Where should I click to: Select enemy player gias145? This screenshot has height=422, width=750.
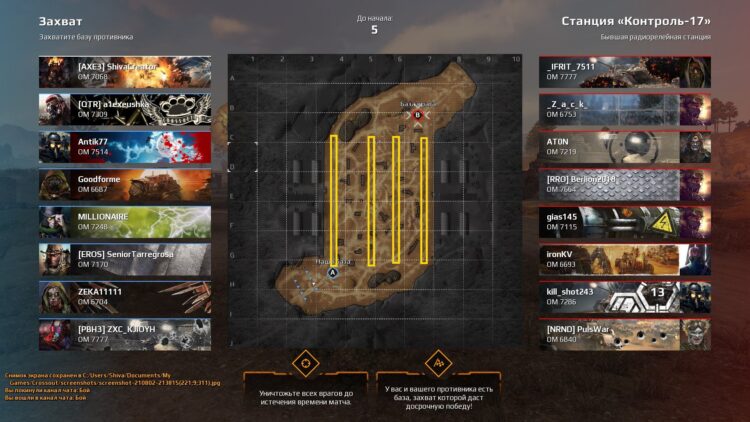[625, 222]
